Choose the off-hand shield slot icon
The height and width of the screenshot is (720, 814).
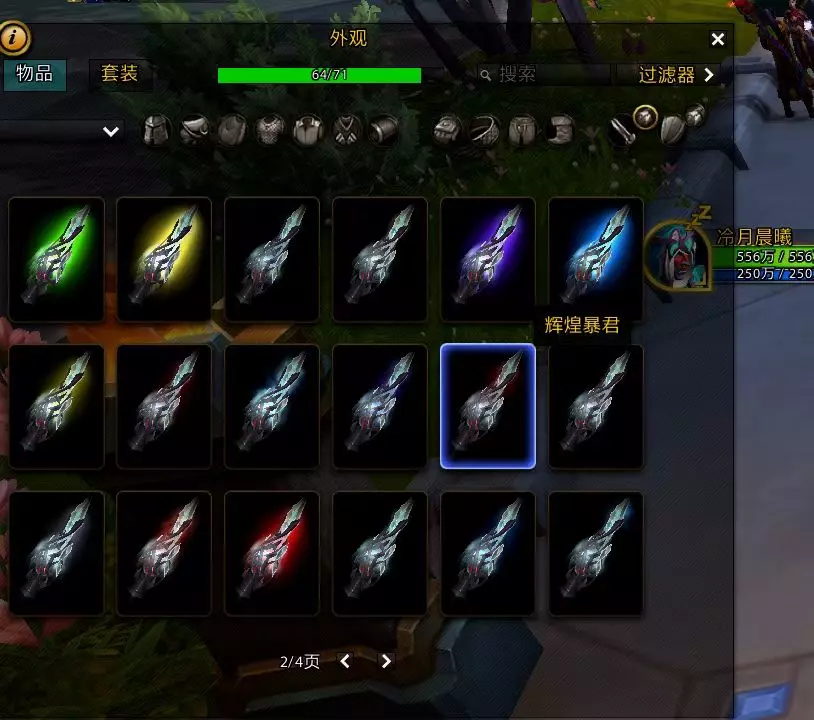(x=673, y=130)
